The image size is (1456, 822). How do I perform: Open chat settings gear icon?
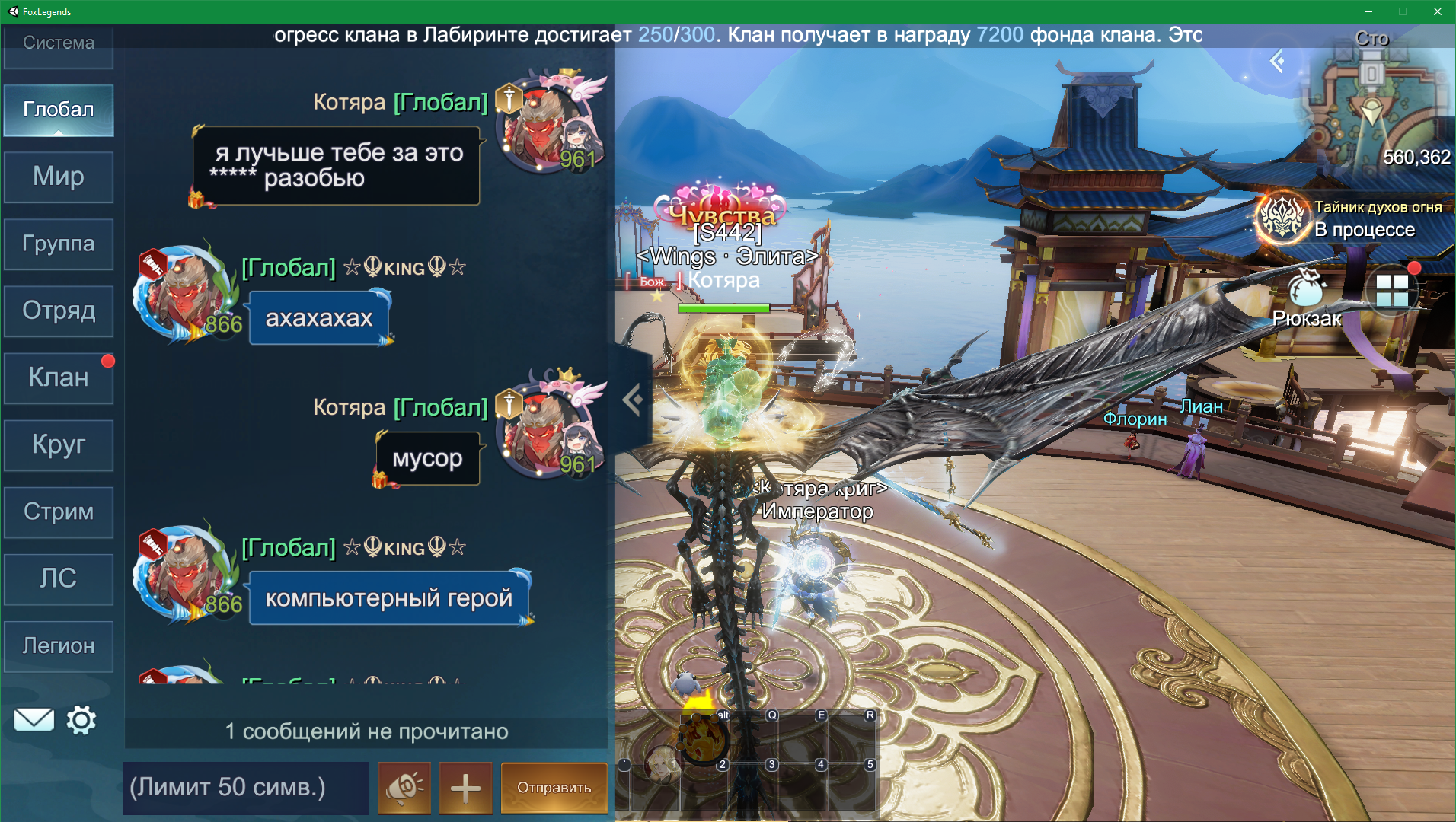(81, 719)
